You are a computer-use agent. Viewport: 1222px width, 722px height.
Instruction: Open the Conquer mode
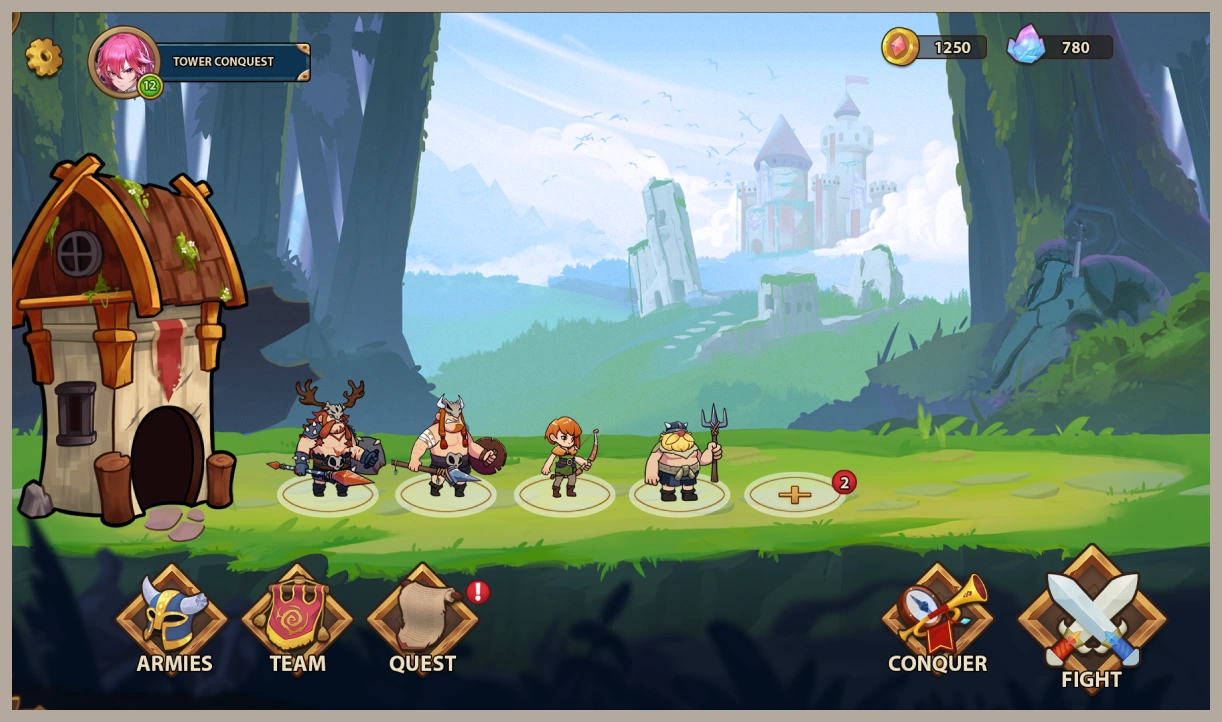point(937,620)
